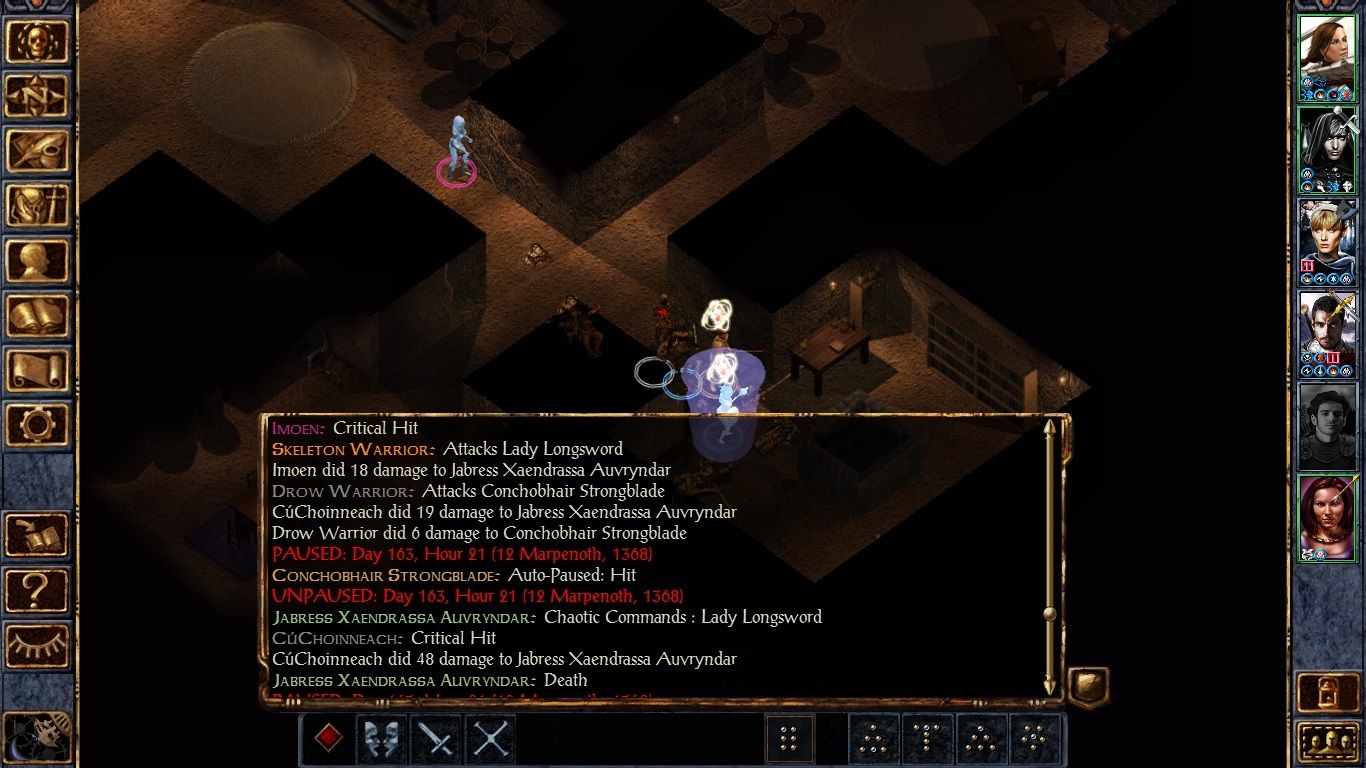Click the skull button atop the sidebar
Viewport: 1366px width, 768px height.
coord(38,41)
